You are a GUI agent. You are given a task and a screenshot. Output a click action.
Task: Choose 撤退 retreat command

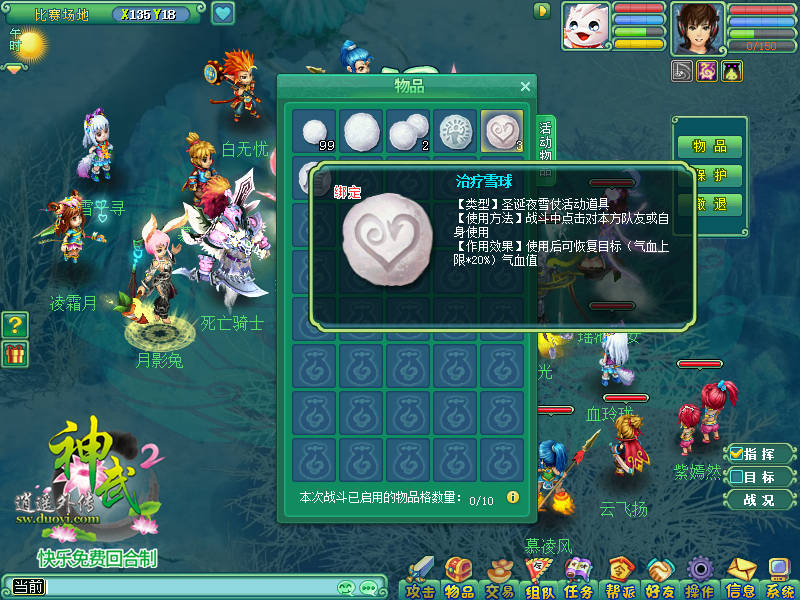[710, 204]
